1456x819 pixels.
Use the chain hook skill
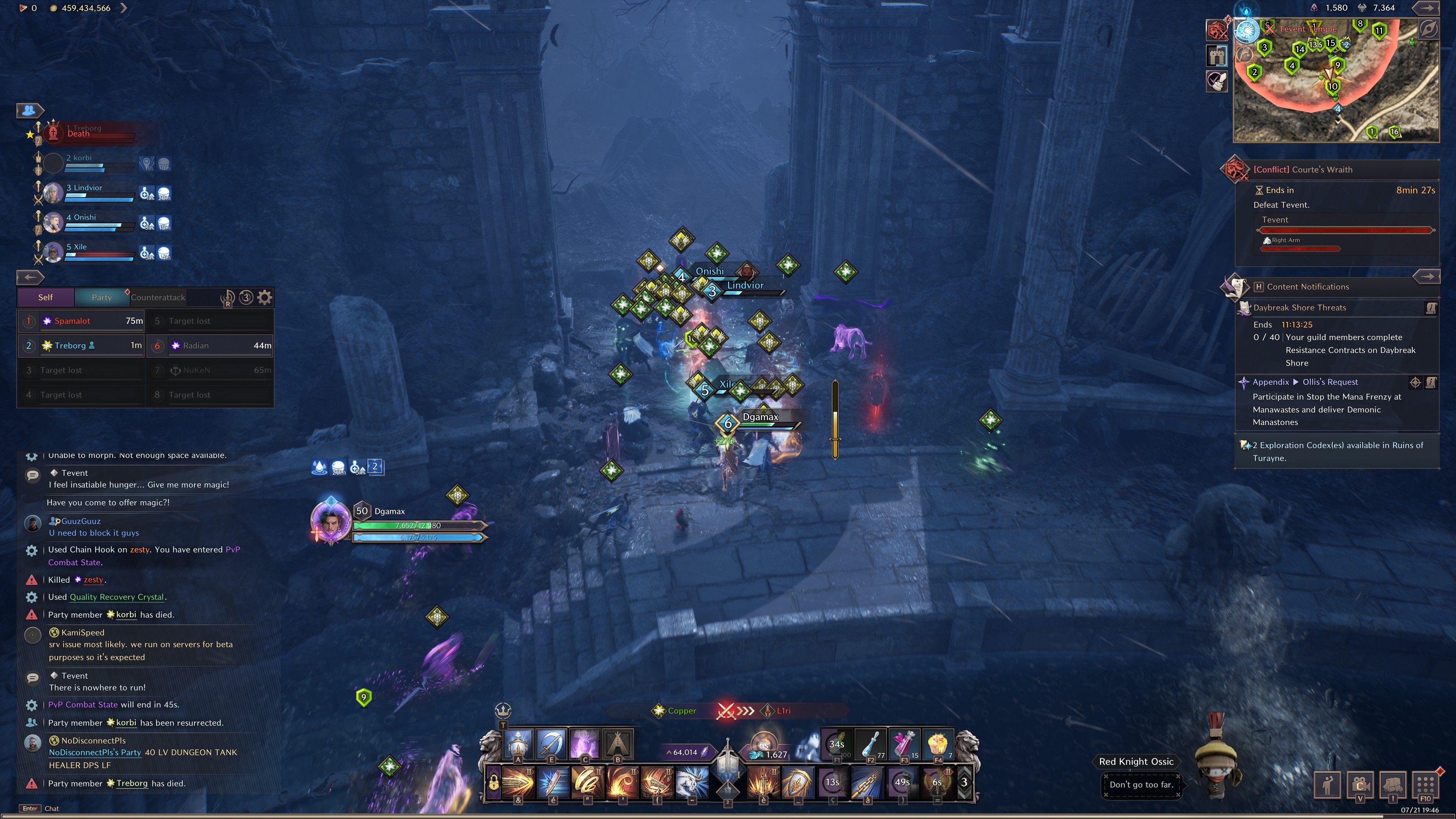pos(867,782)
